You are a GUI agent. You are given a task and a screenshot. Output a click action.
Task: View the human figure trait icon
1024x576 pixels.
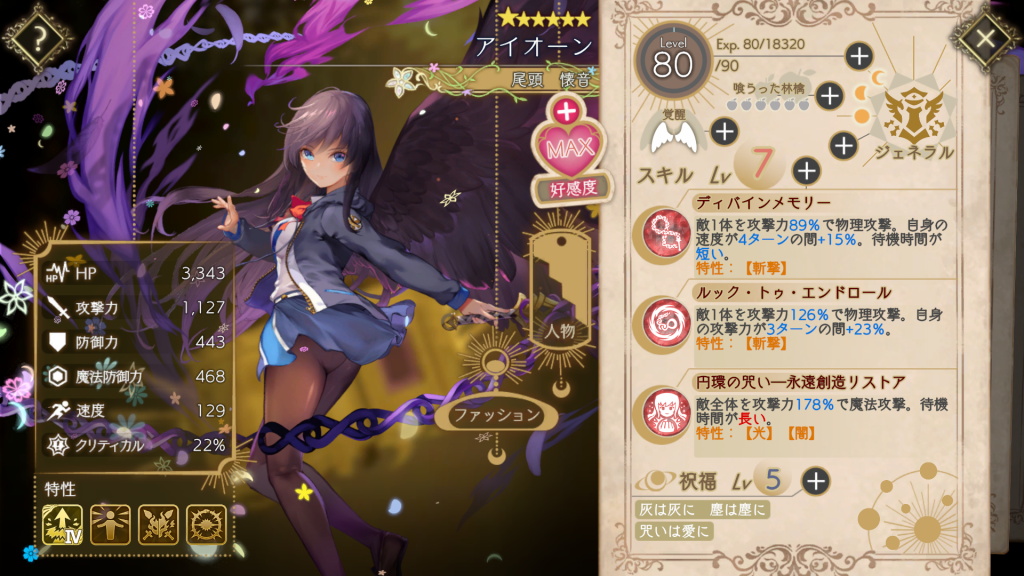[x=110, y=526]
